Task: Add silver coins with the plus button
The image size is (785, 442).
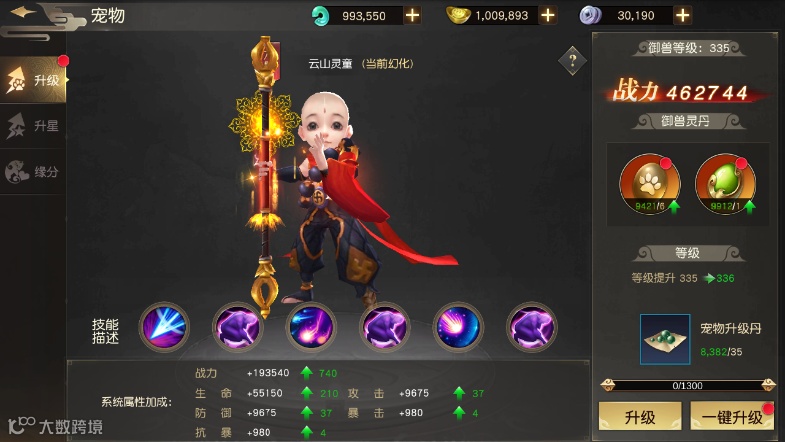Action: pyautogui.click(x=682, y=15)
